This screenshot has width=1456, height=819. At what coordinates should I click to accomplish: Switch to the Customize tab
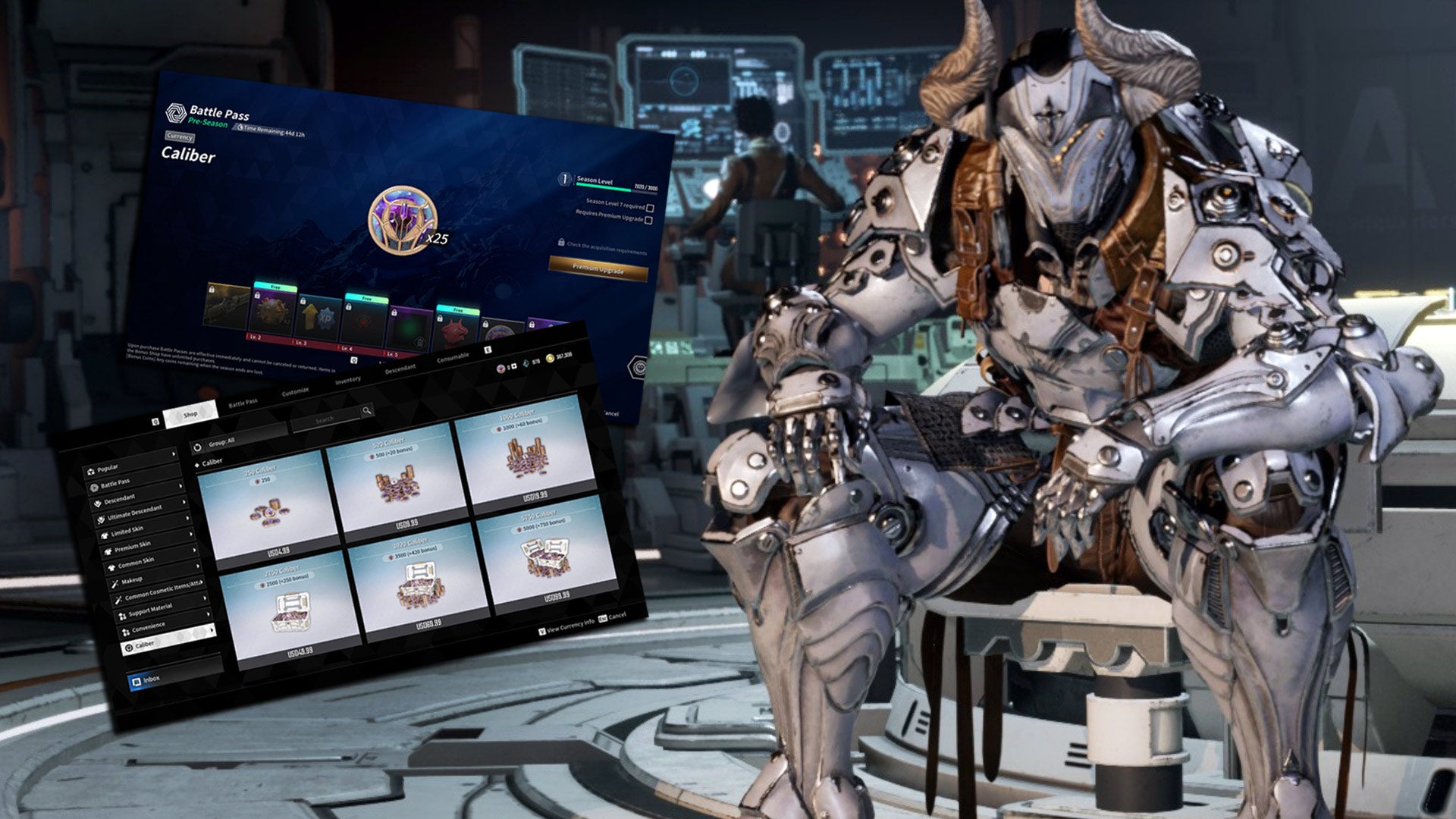pyautogui.click(x=295, y=392)
